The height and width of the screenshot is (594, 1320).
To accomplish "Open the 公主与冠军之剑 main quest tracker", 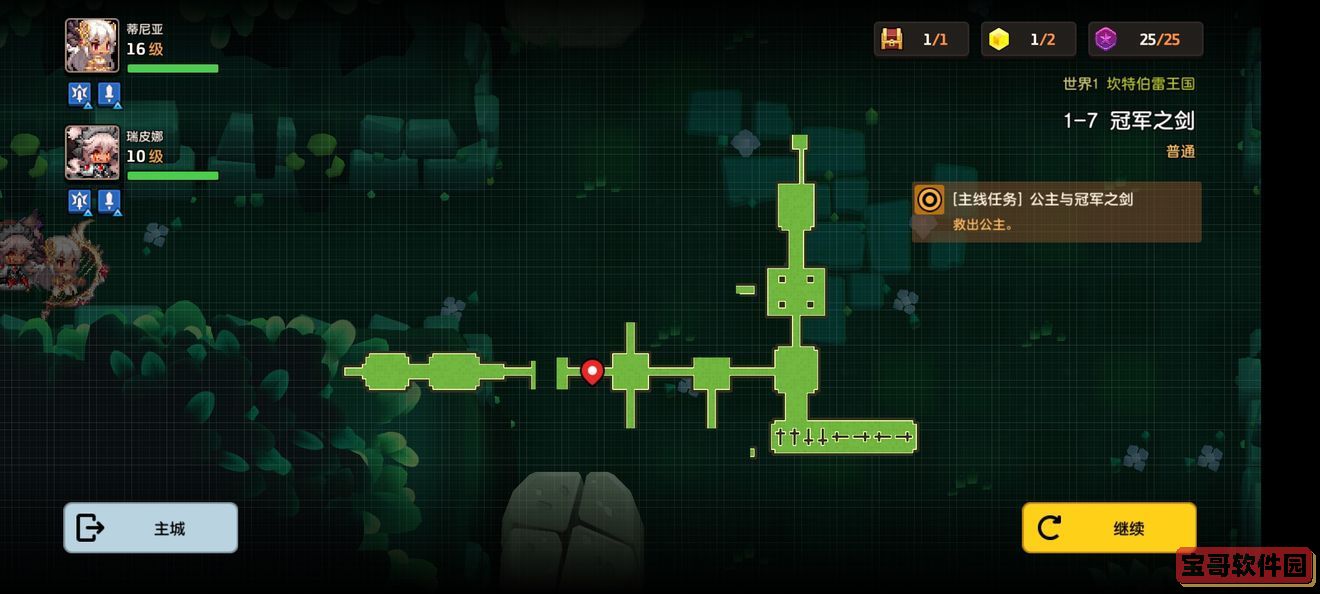I will point(1056,211).
